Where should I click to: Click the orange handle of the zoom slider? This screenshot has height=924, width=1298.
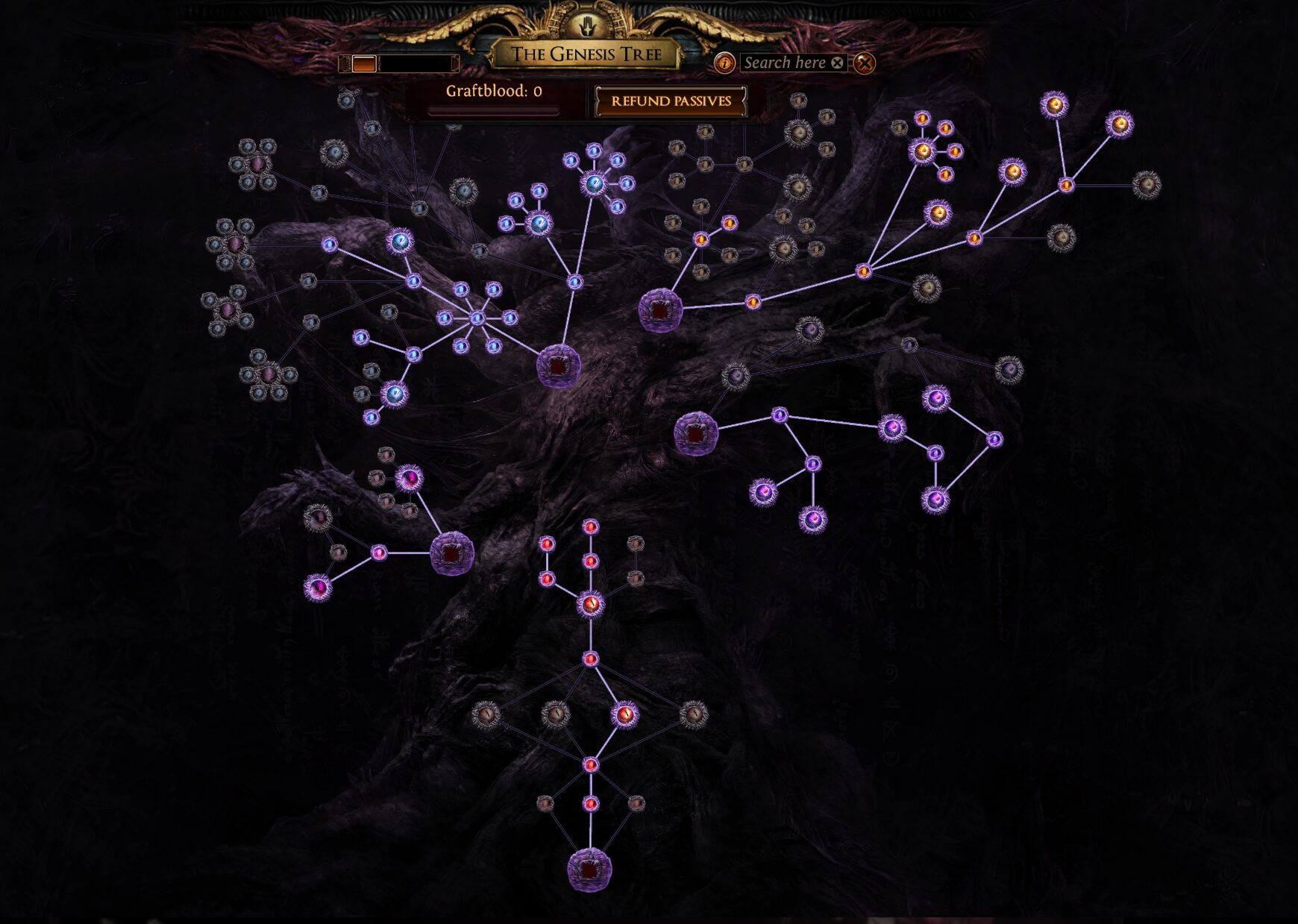[364, 64]
